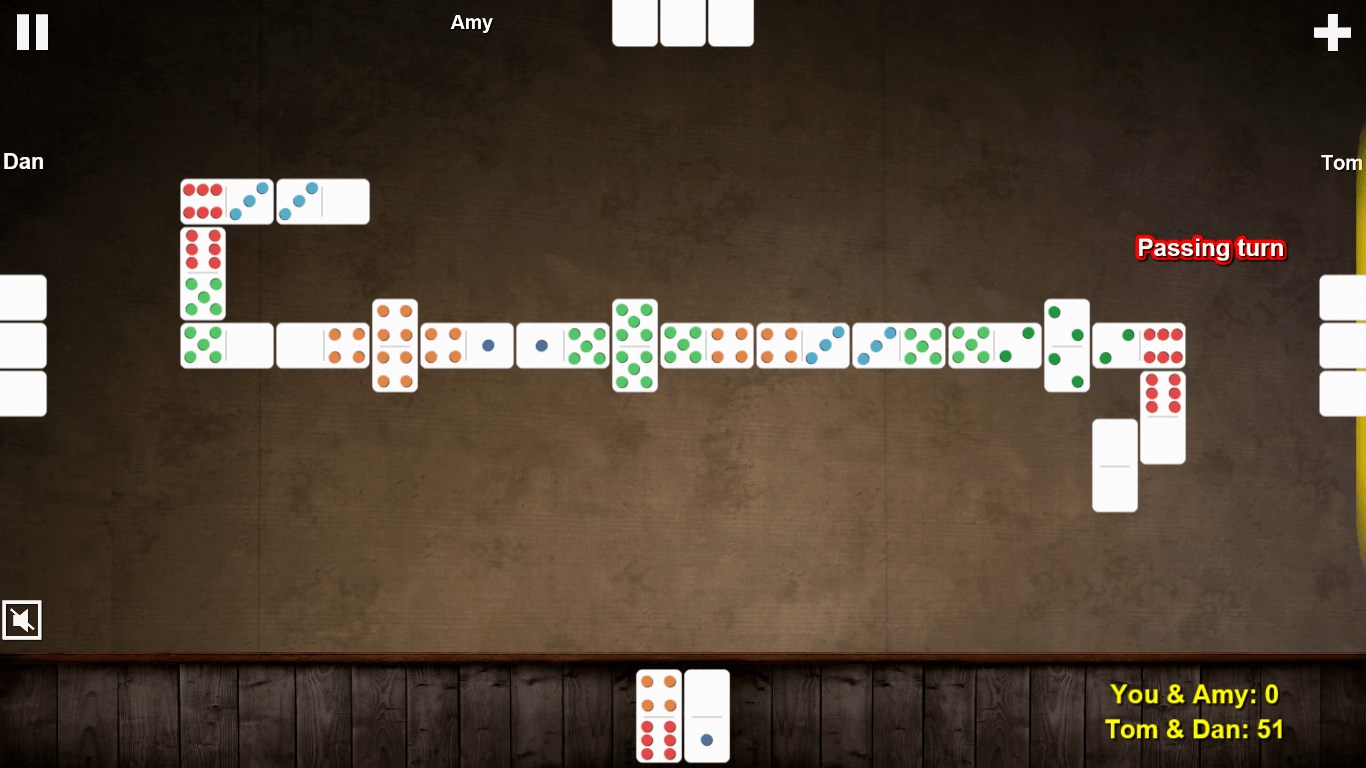Viewport: 1366px width, 768px height.
Task: Select the You & Amy score text
Action: (1194, 693)
